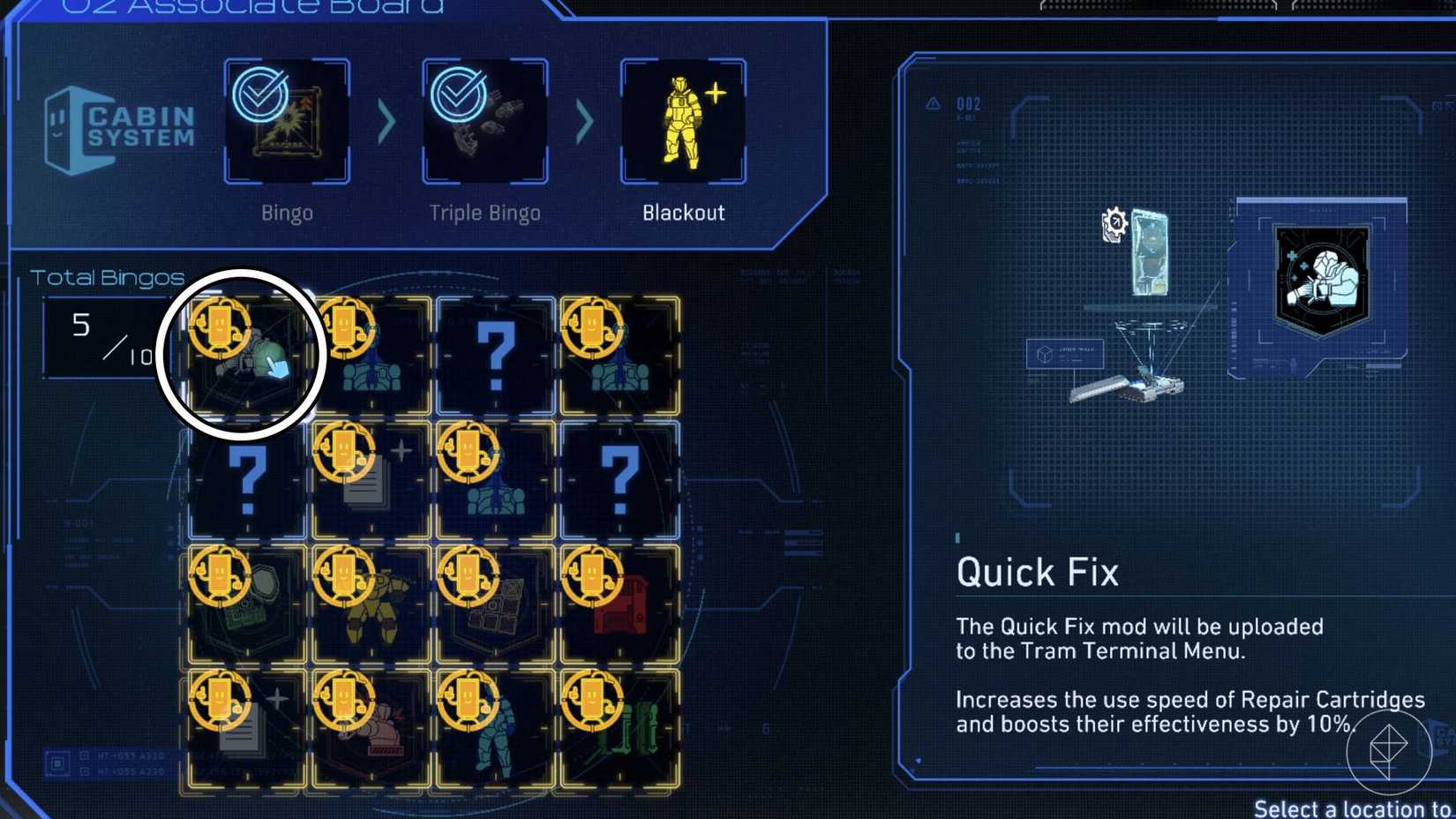Click the Triple Bingo reward icon
This screenshot has height=819, width=1456.
484,120
